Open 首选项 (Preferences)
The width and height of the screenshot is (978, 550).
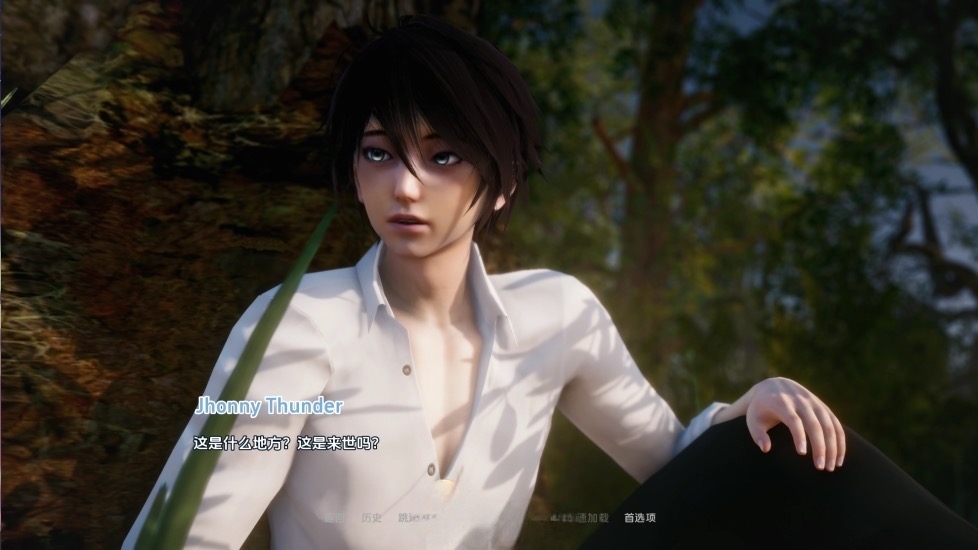640,518
